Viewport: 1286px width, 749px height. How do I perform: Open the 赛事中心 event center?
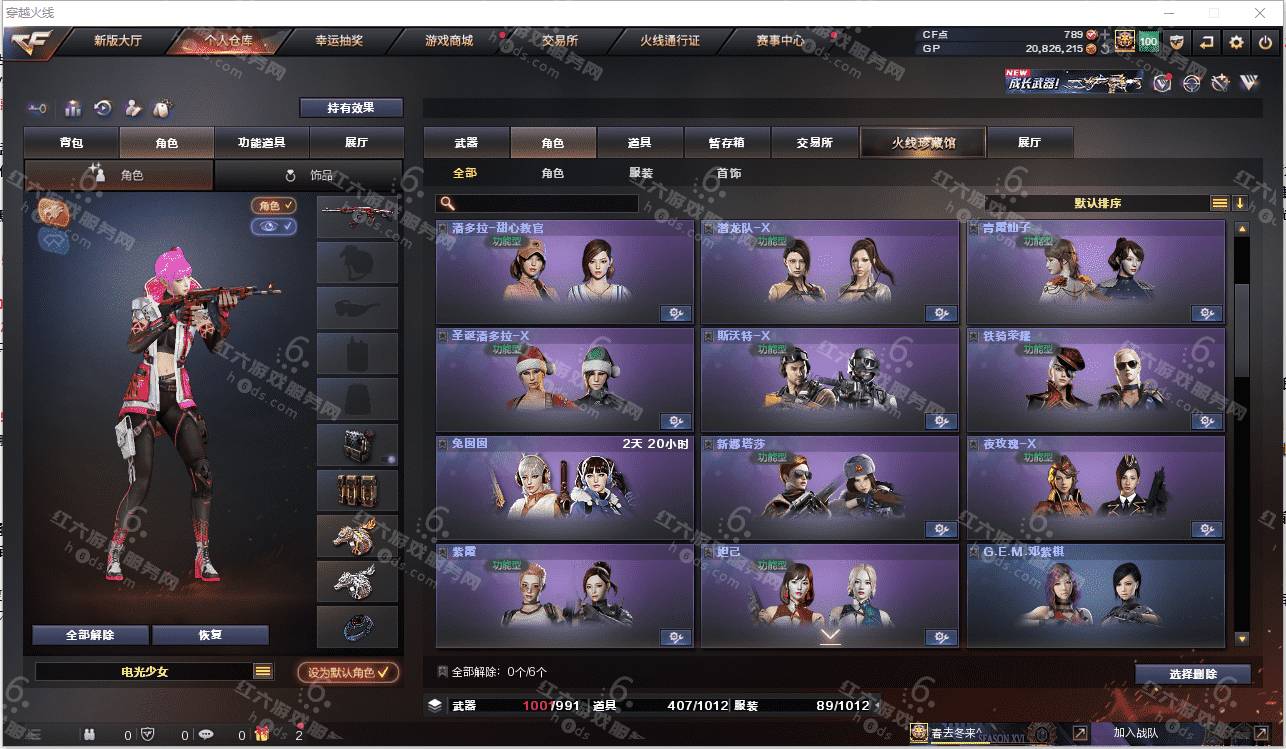point(780,41)
